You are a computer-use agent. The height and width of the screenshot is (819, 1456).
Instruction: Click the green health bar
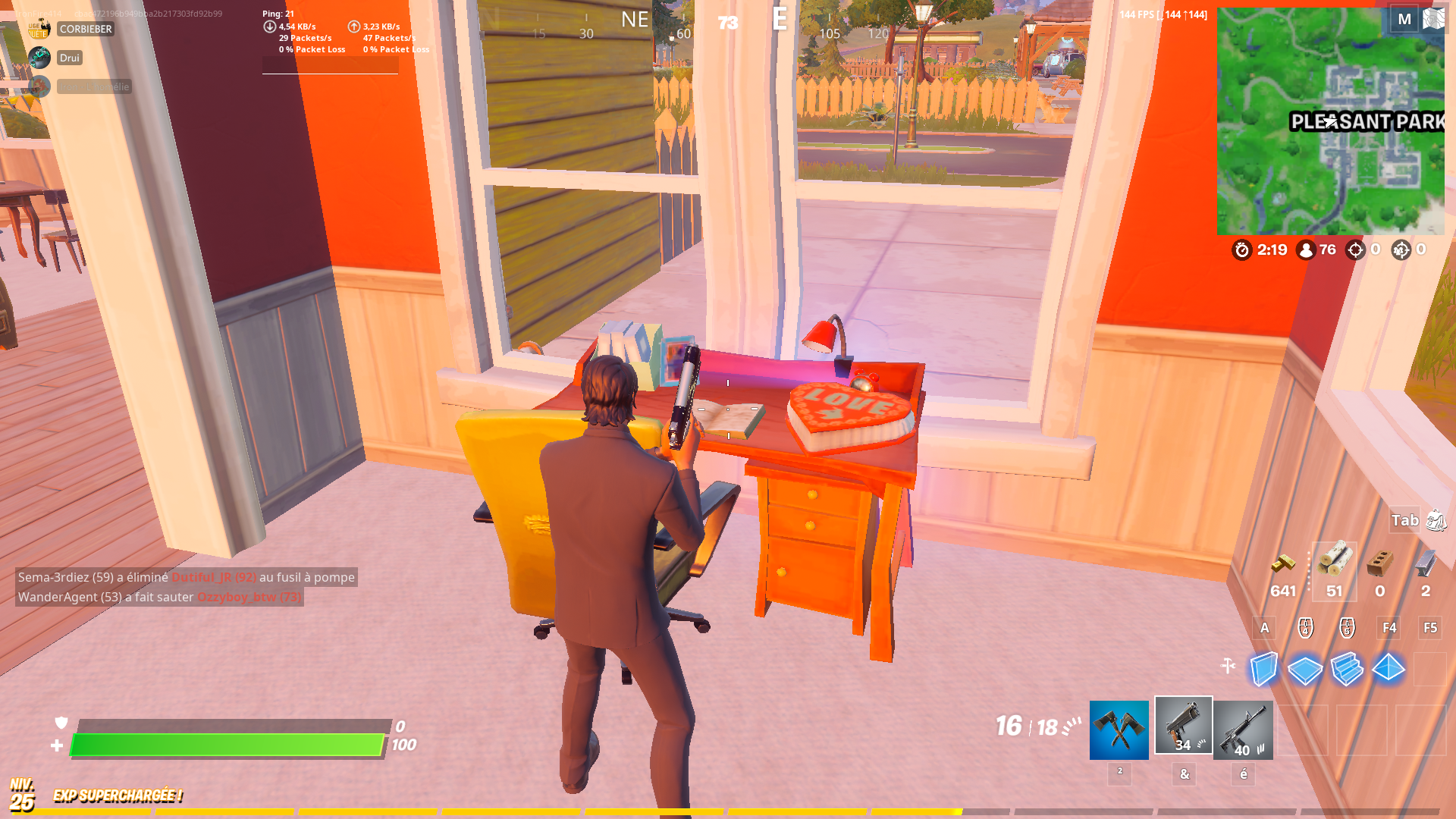pos(227,745)
